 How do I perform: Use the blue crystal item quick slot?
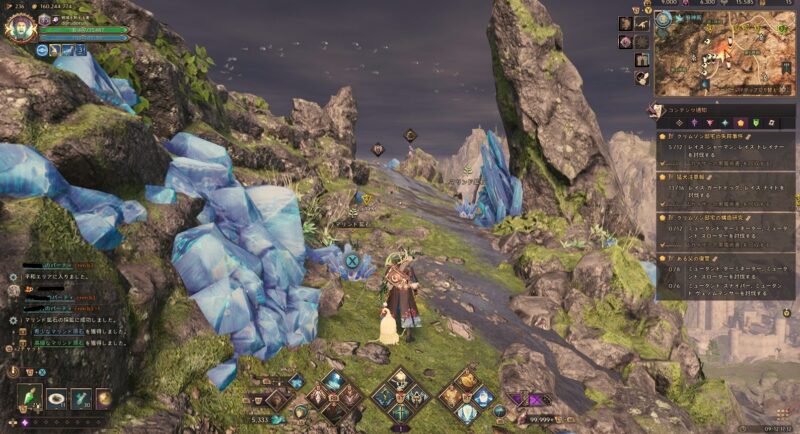click(x=82, y=398)
